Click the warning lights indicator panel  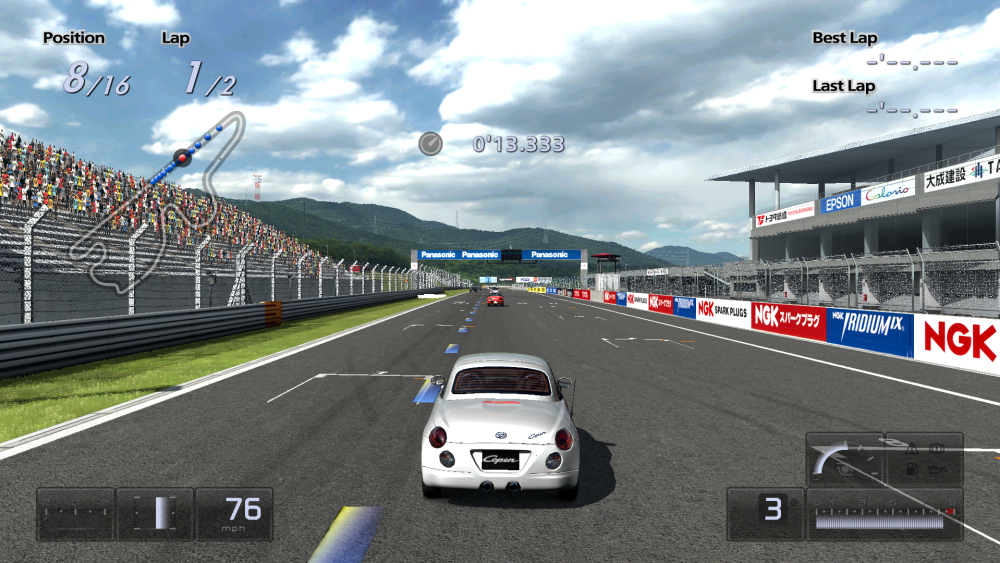click(924, 459)
